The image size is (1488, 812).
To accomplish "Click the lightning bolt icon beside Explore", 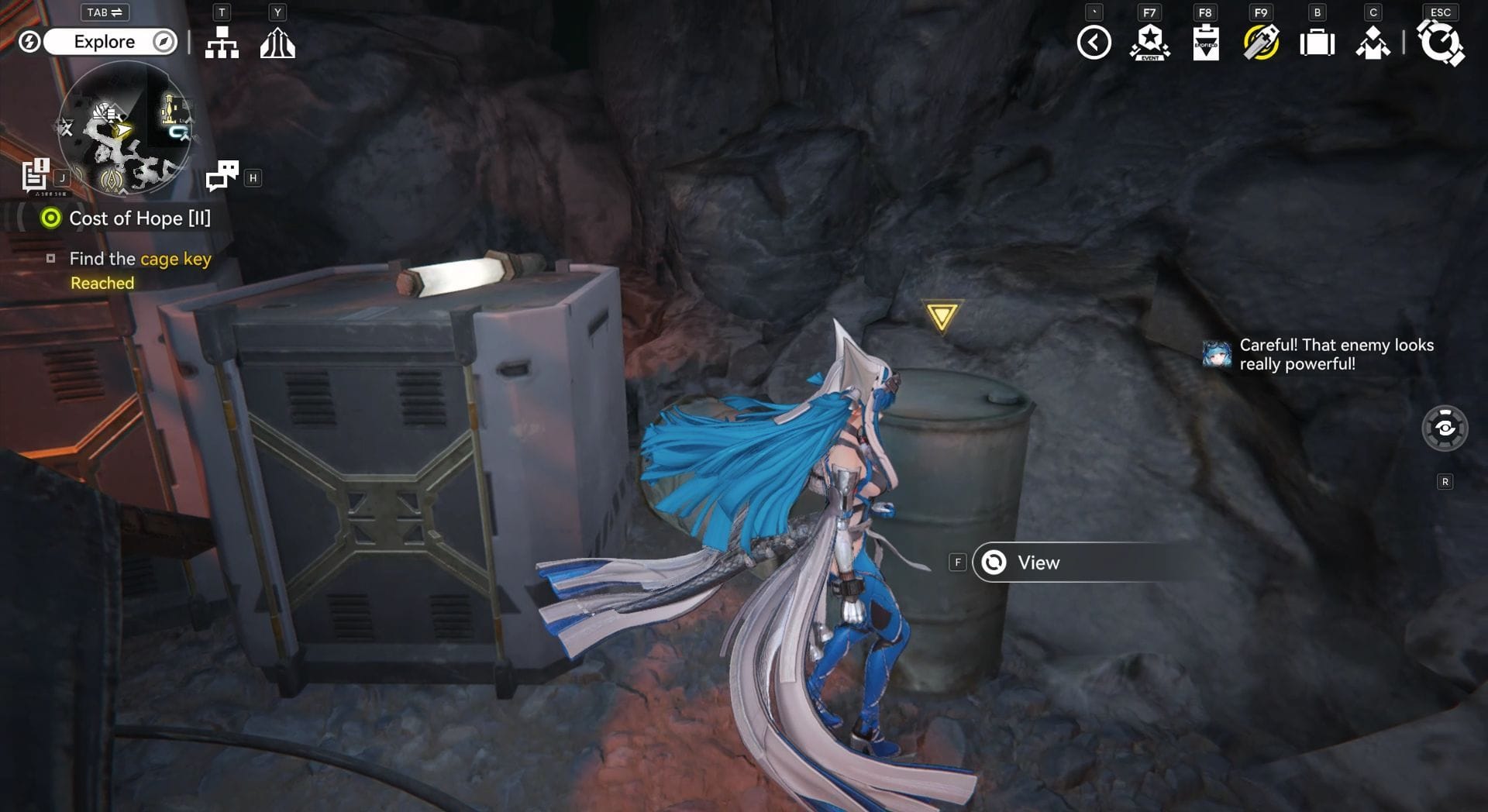I will (x=29, y=42).
